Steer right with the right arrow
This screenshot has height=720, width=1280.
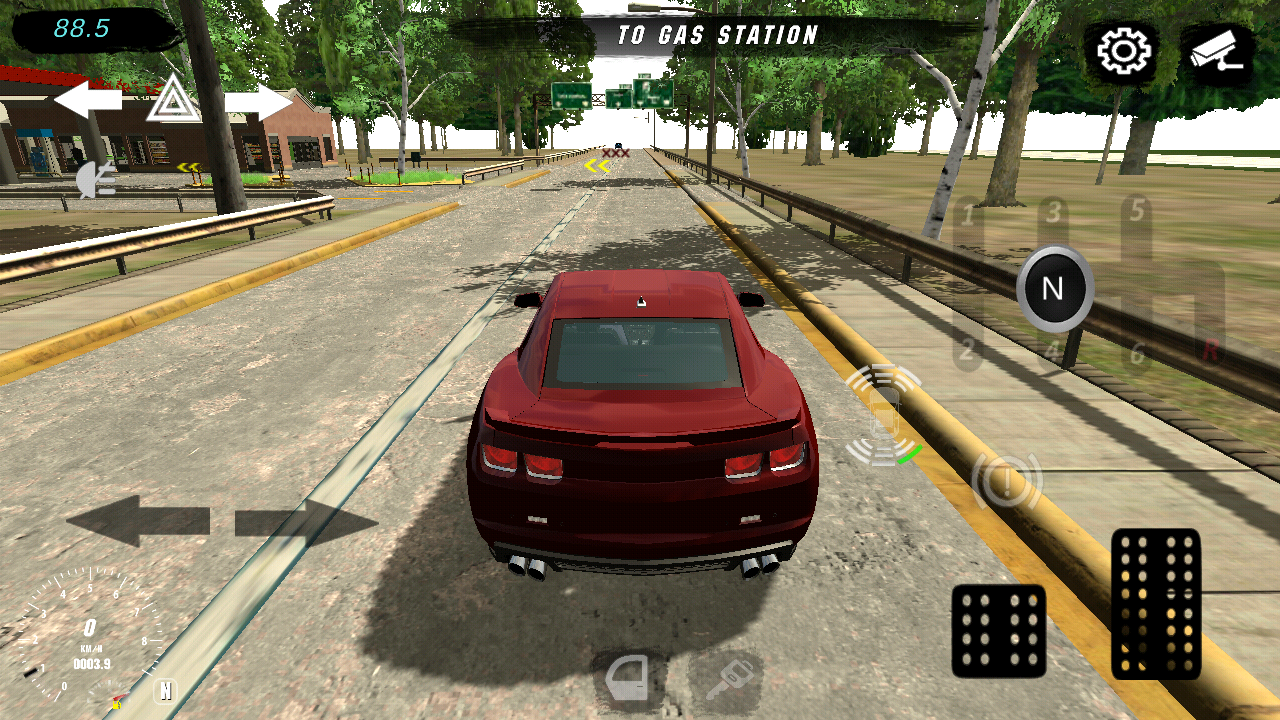tap(306, 521)
